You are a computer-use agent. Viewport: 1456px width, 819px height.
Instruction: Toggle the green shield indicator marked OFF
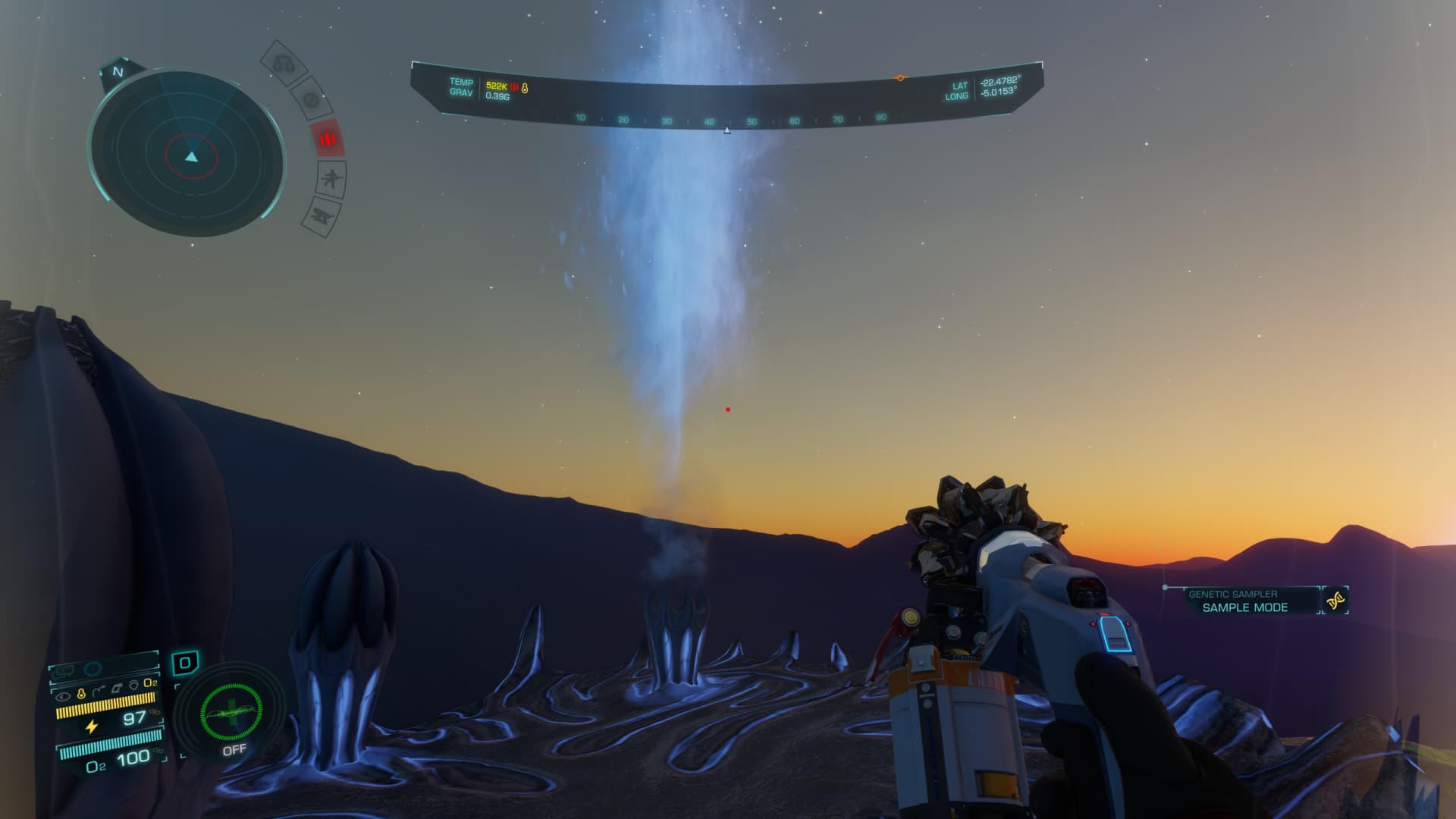pyautogui.click(x=231, y=714)
